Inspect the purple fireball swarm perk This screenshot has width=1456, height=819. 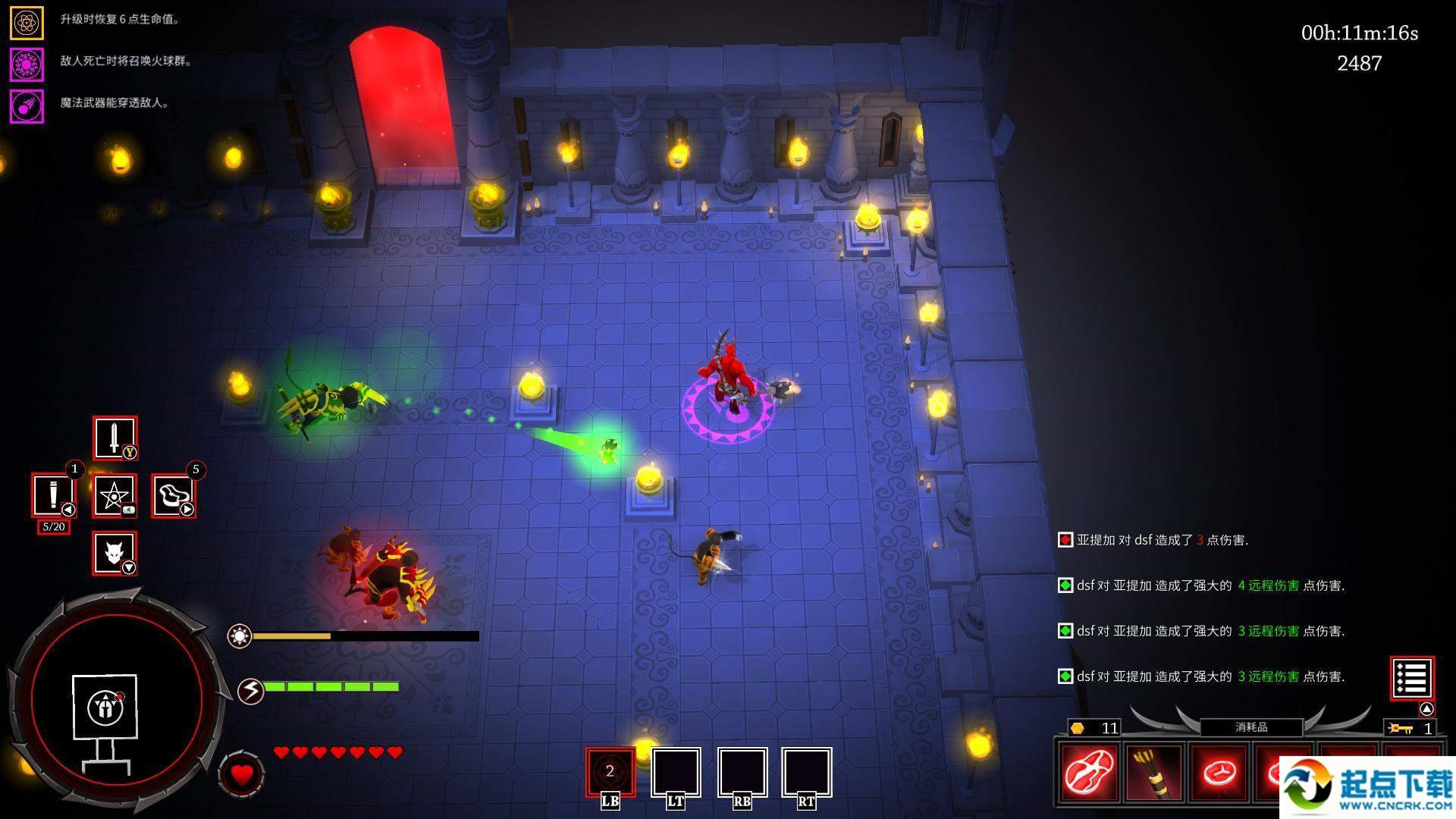[27, 64]
